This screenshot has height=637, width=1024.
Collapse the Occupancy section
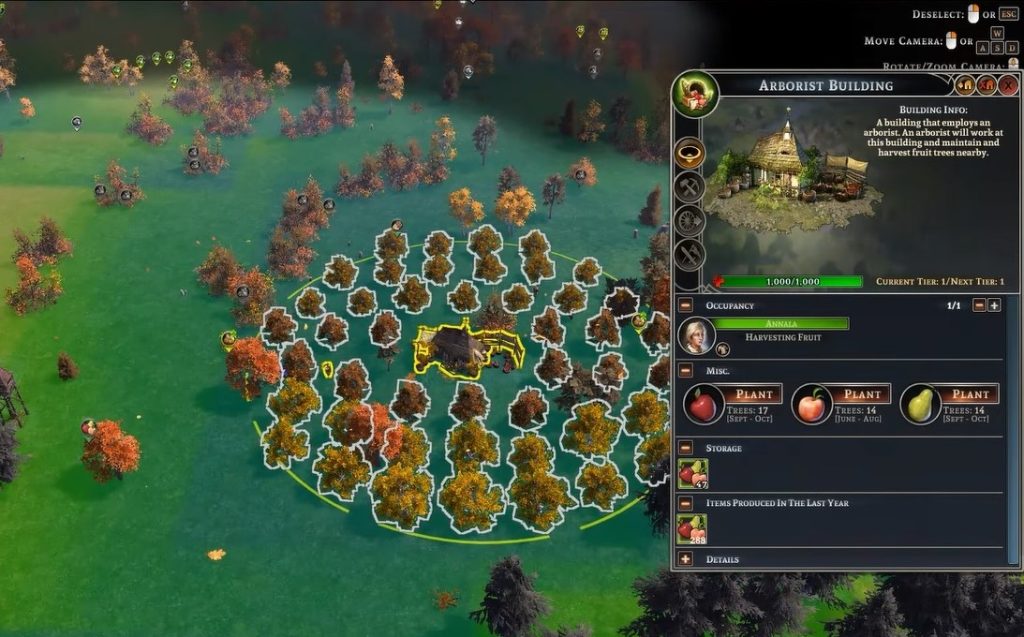tap(686, 305)
